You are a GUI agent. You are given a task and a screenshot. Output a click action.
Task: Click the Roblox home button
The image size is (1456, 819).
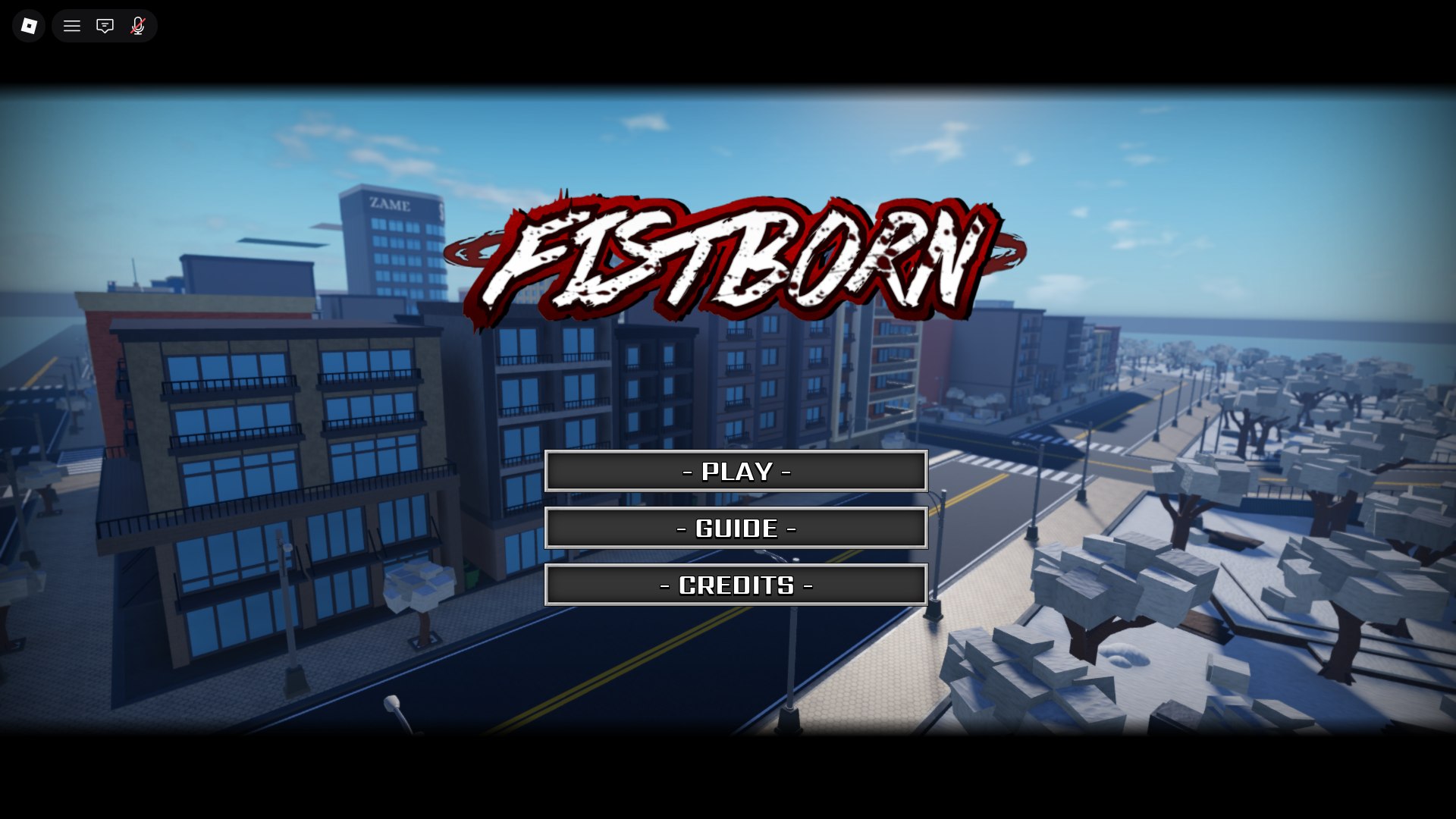pos(28,25)
